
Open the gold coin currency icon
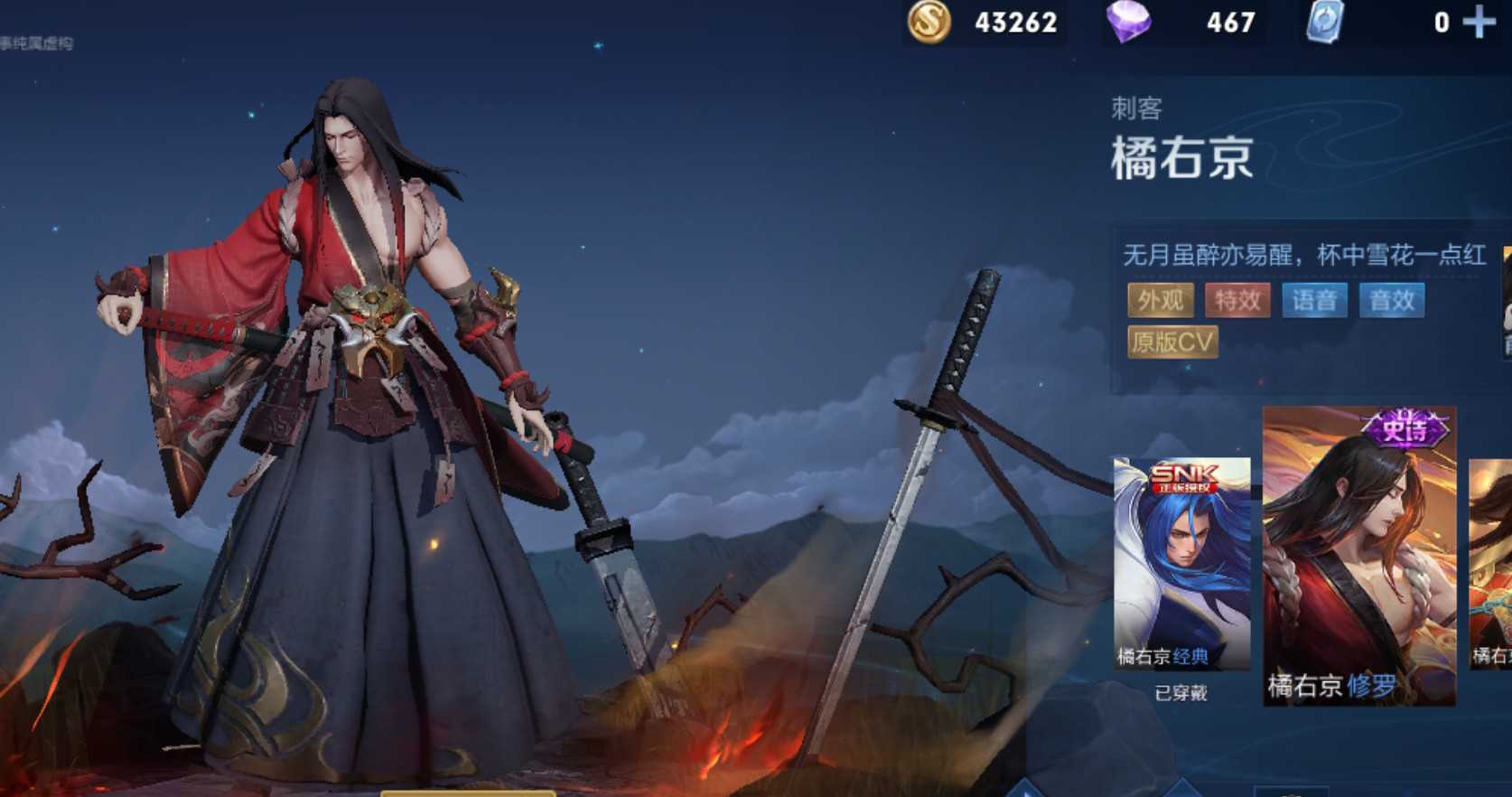pyautogui.click(x=929, y=22)
